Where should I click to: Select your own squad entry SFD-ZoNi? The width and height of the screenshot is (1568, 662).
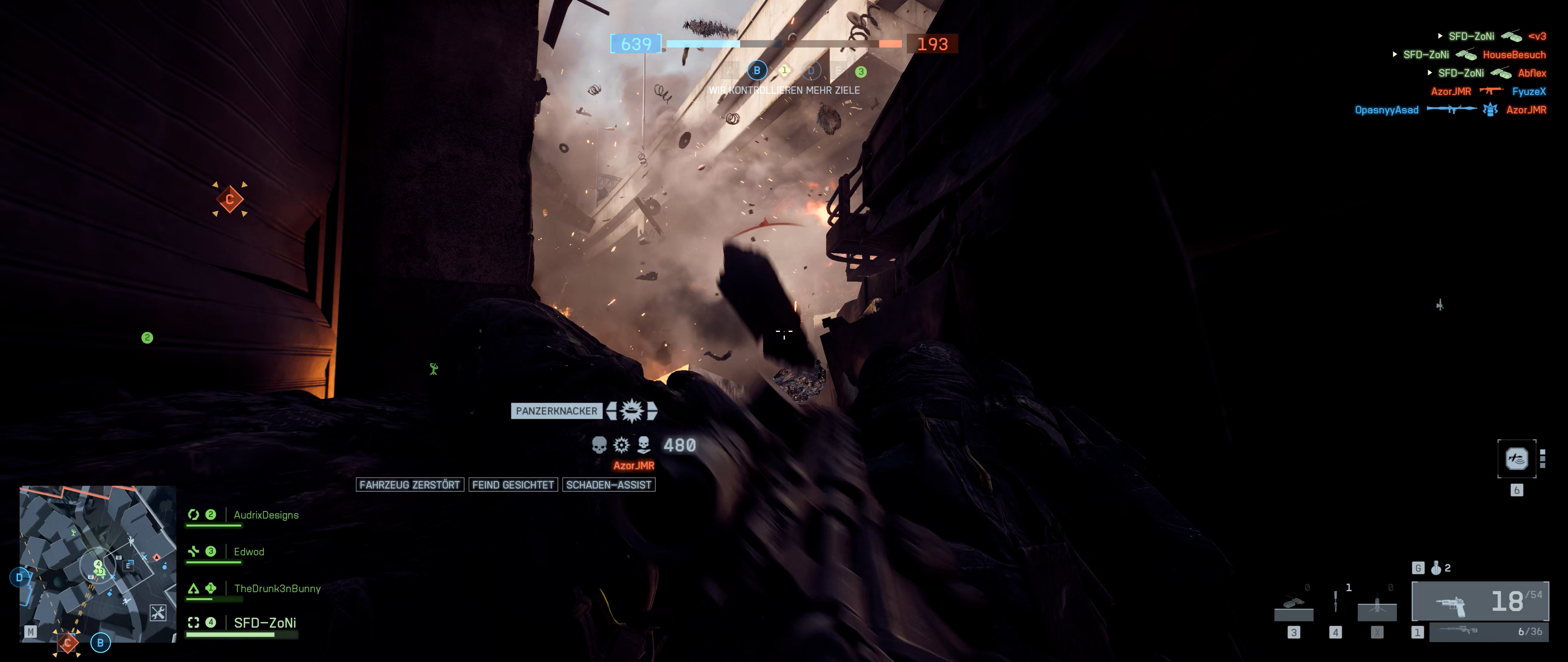tap(265, 622)
